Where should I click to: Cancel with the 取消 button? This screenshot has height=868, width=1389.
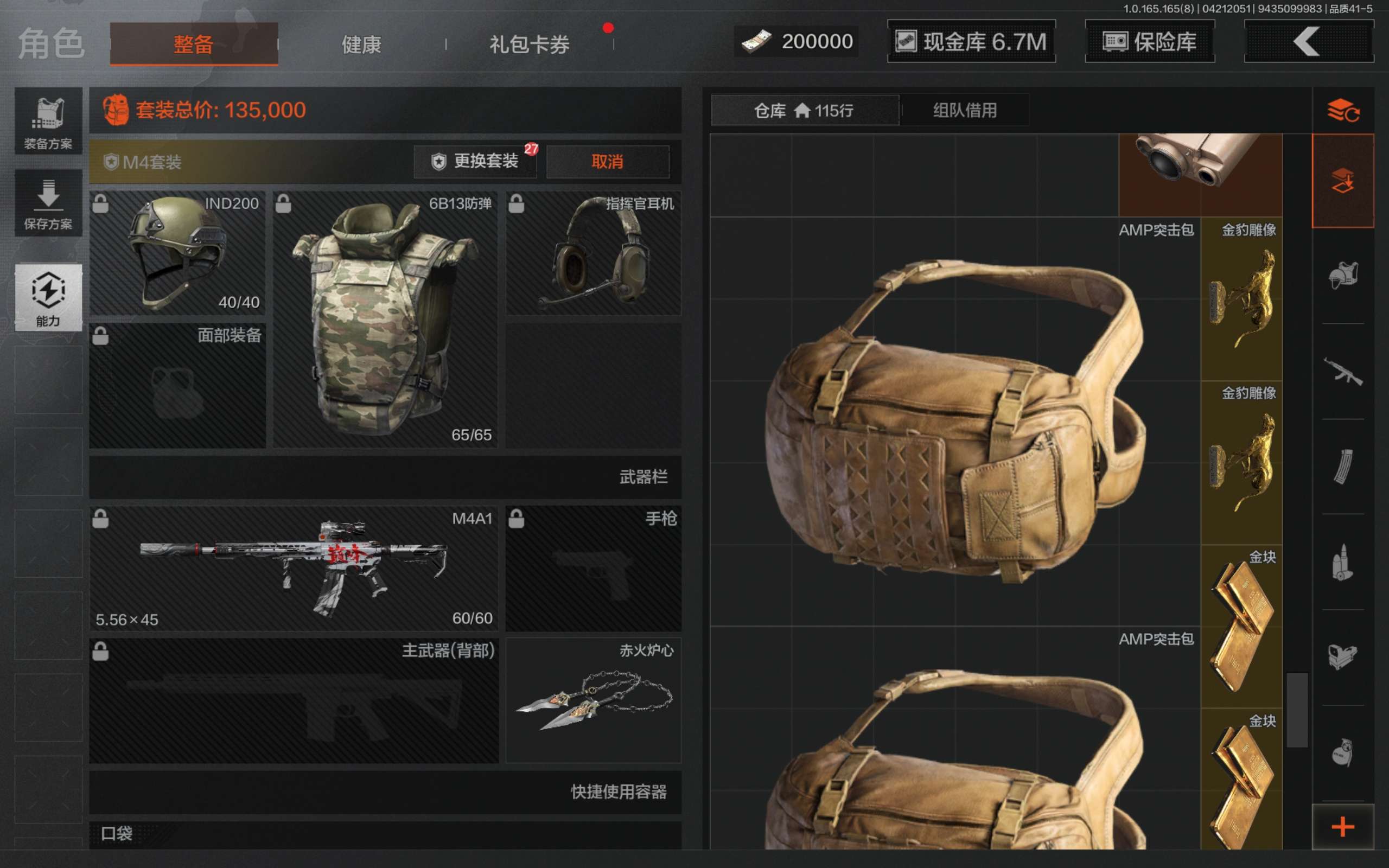pyautogui.click(x=607, y=161)
